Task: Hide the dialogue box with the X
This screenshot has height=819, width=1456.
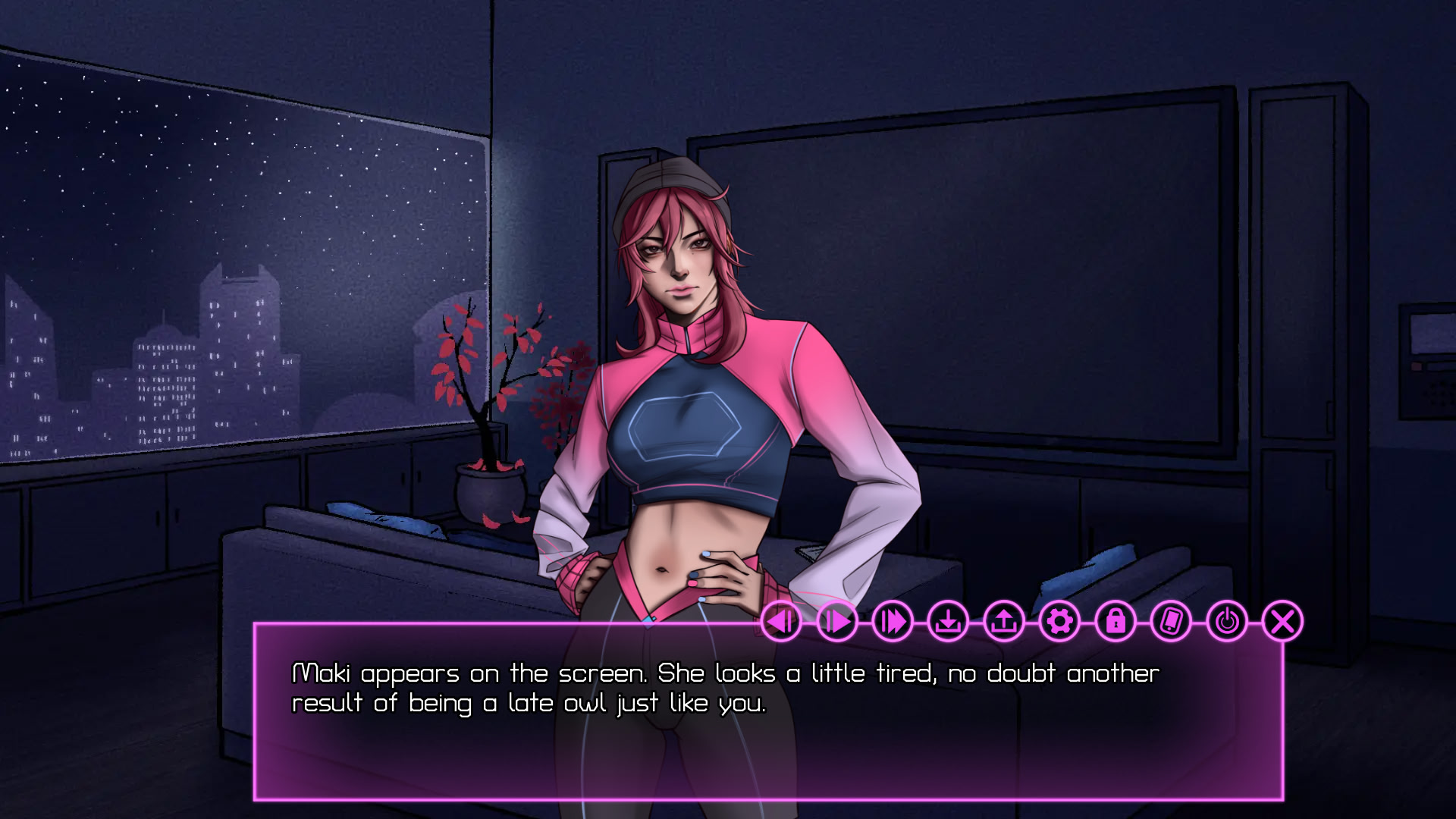Action: 1282,622
